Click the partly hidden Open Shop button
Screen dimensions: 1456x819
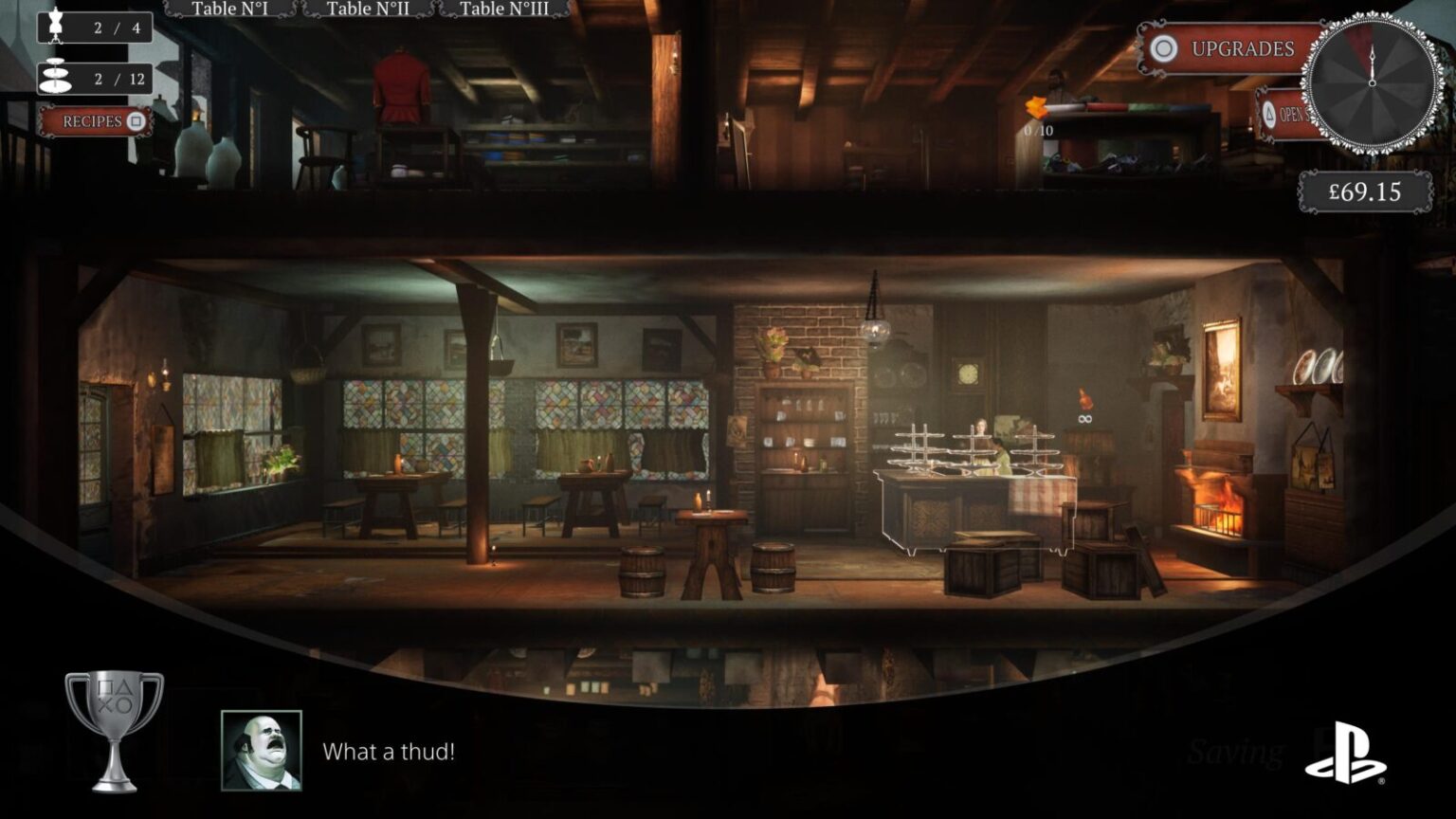click(1283, 115)
